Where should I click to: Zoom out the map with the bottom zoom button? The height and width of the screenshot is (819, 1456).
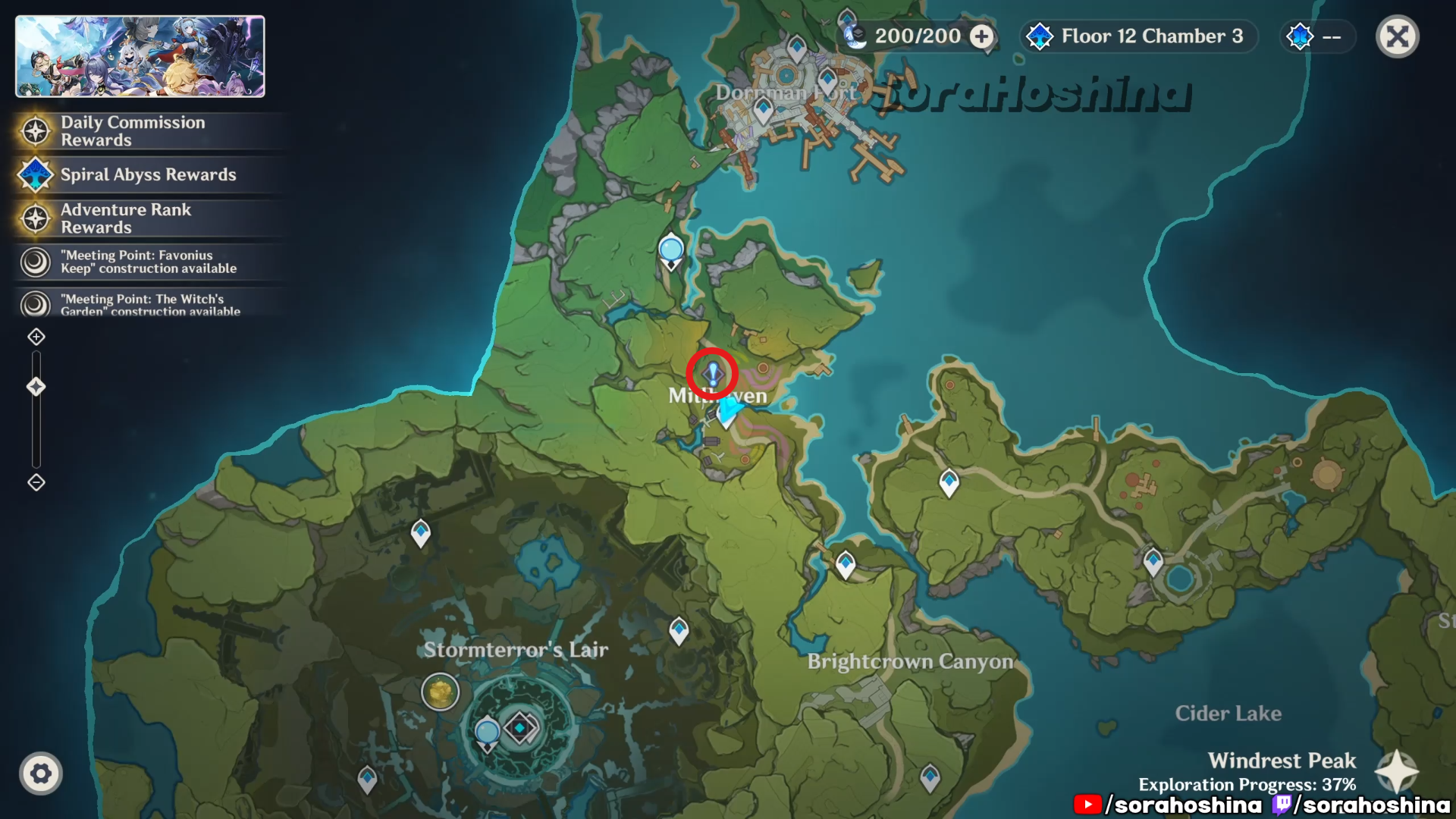click(x=36, y=482)
